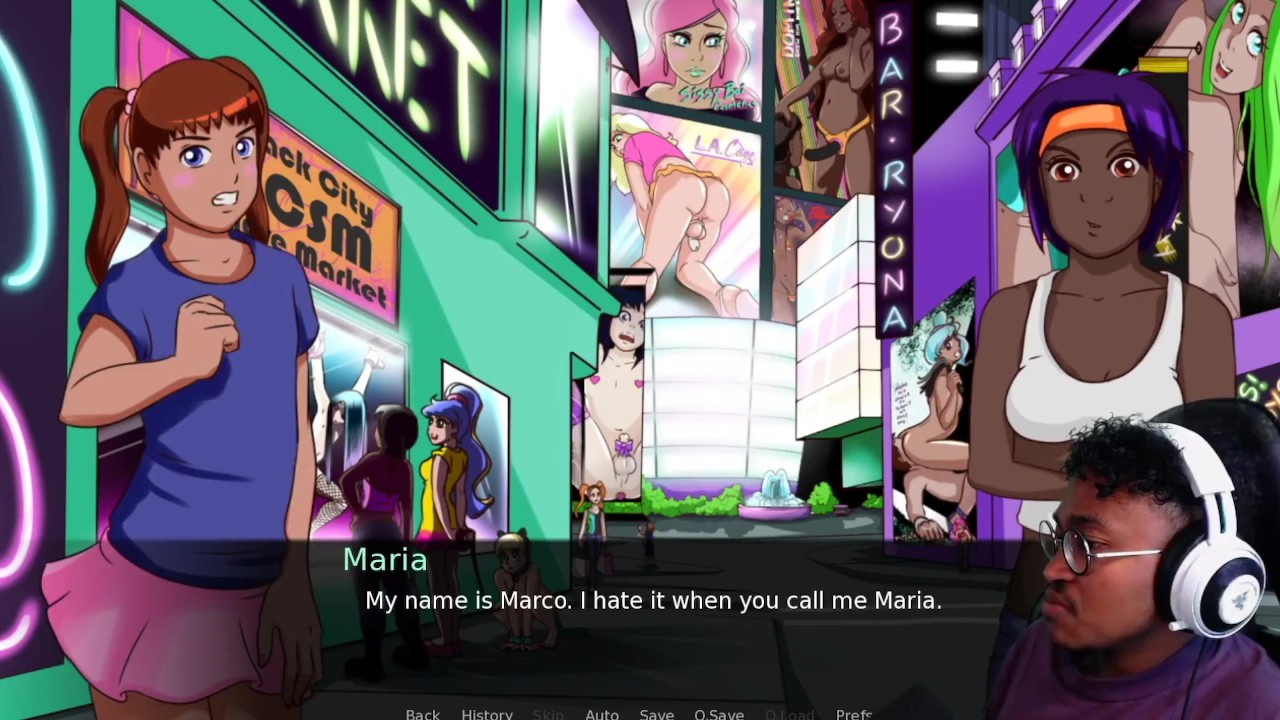The image size is (1280, 720).
Task: Open the dialogue History
Action: [487, 714]
